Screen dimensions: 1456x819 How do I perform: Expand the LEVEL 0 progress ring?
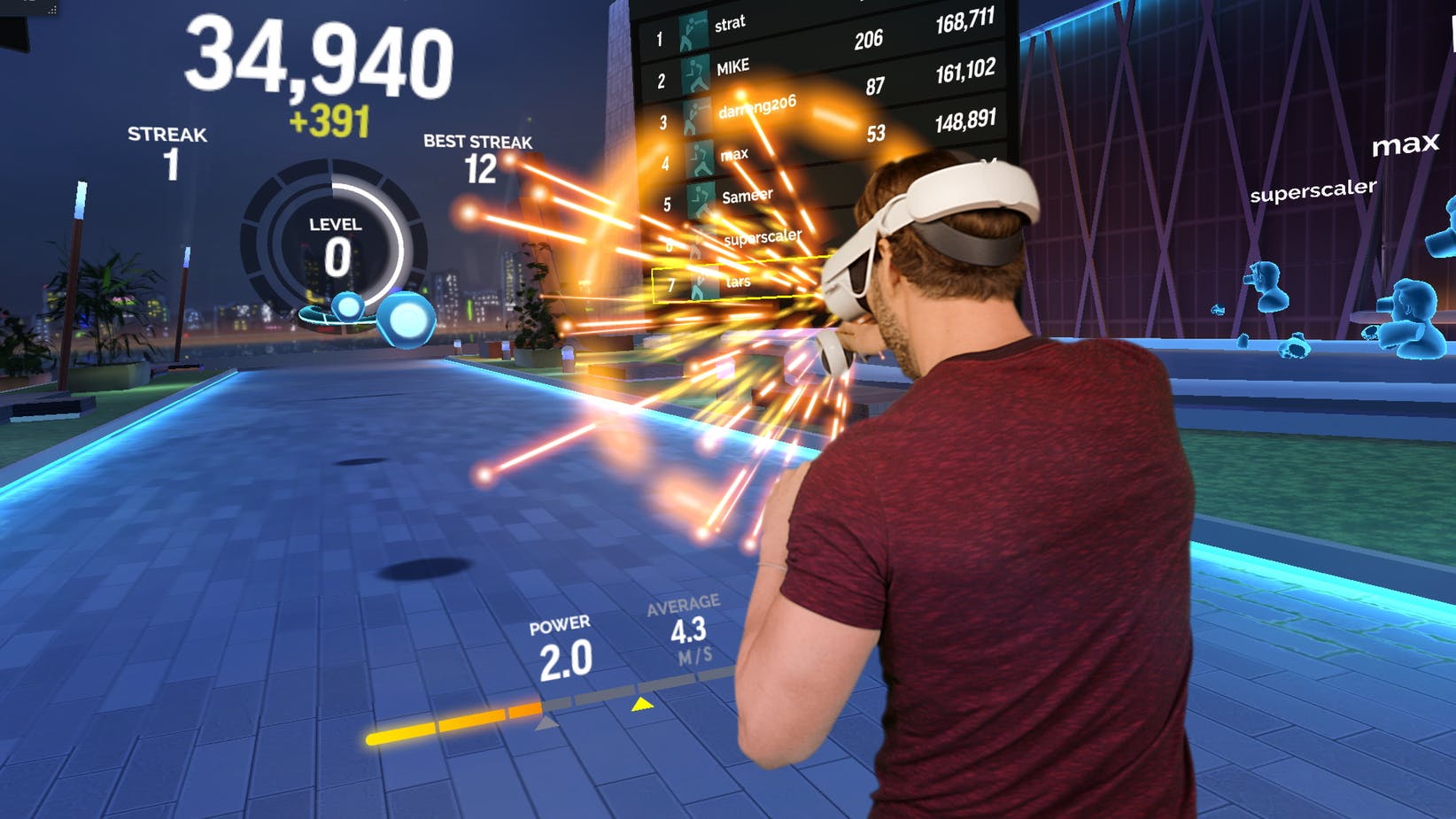334,232
